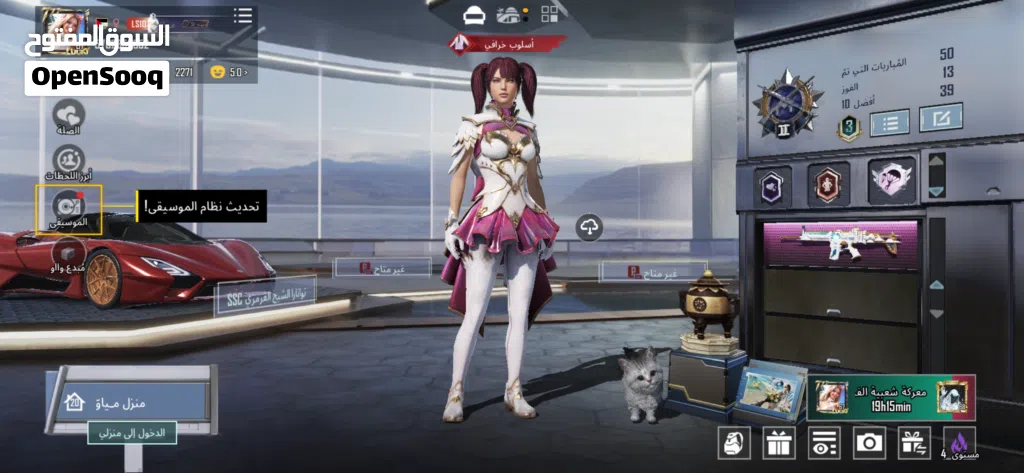Select the parachute badge slot
The height and width of the screenshot is (473, 1024).
889,183
